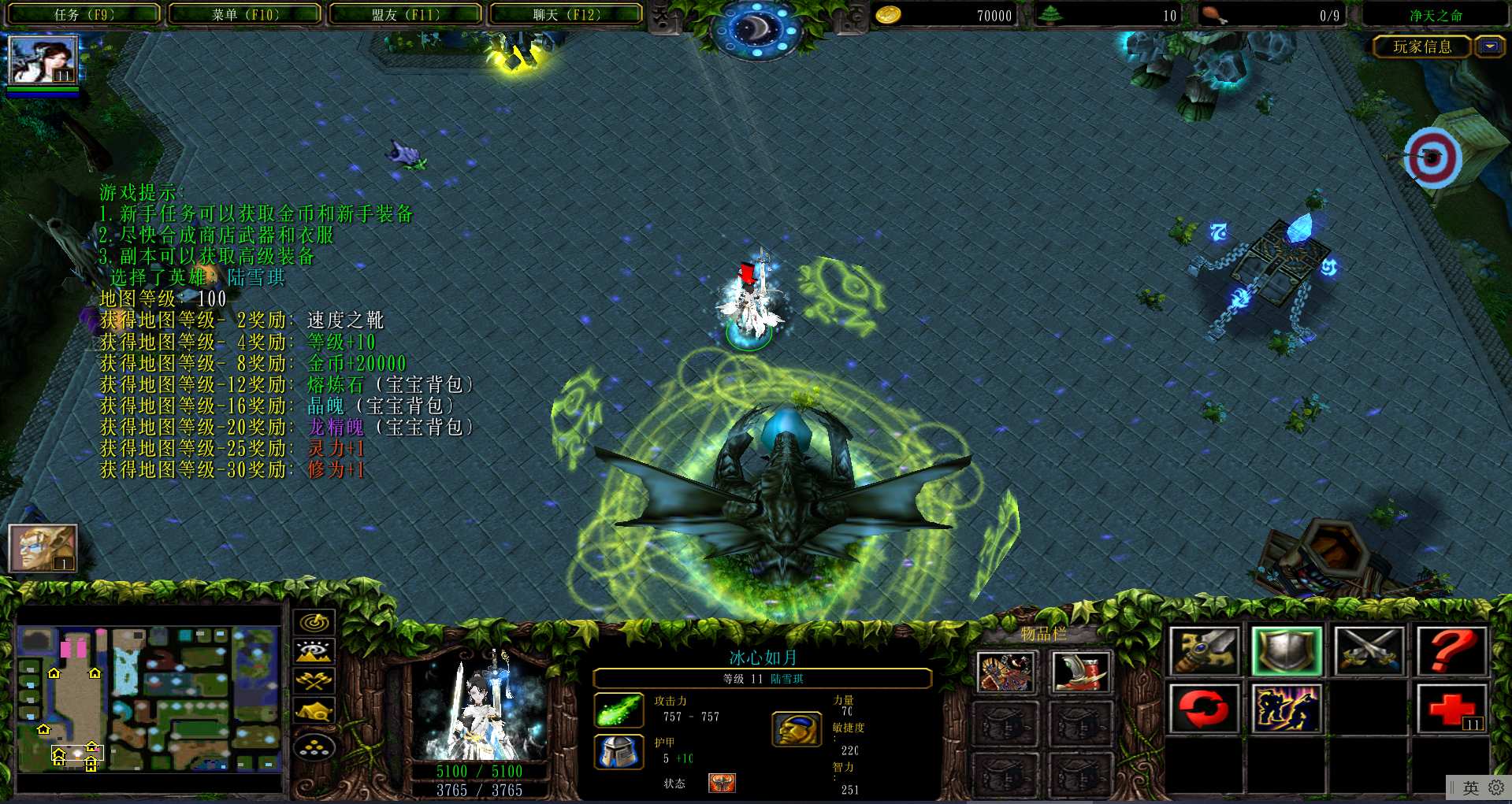Screen dimensions: 1512x804
Task: Open the 菜单 (F10) game menu
Action: coord(245,14)
